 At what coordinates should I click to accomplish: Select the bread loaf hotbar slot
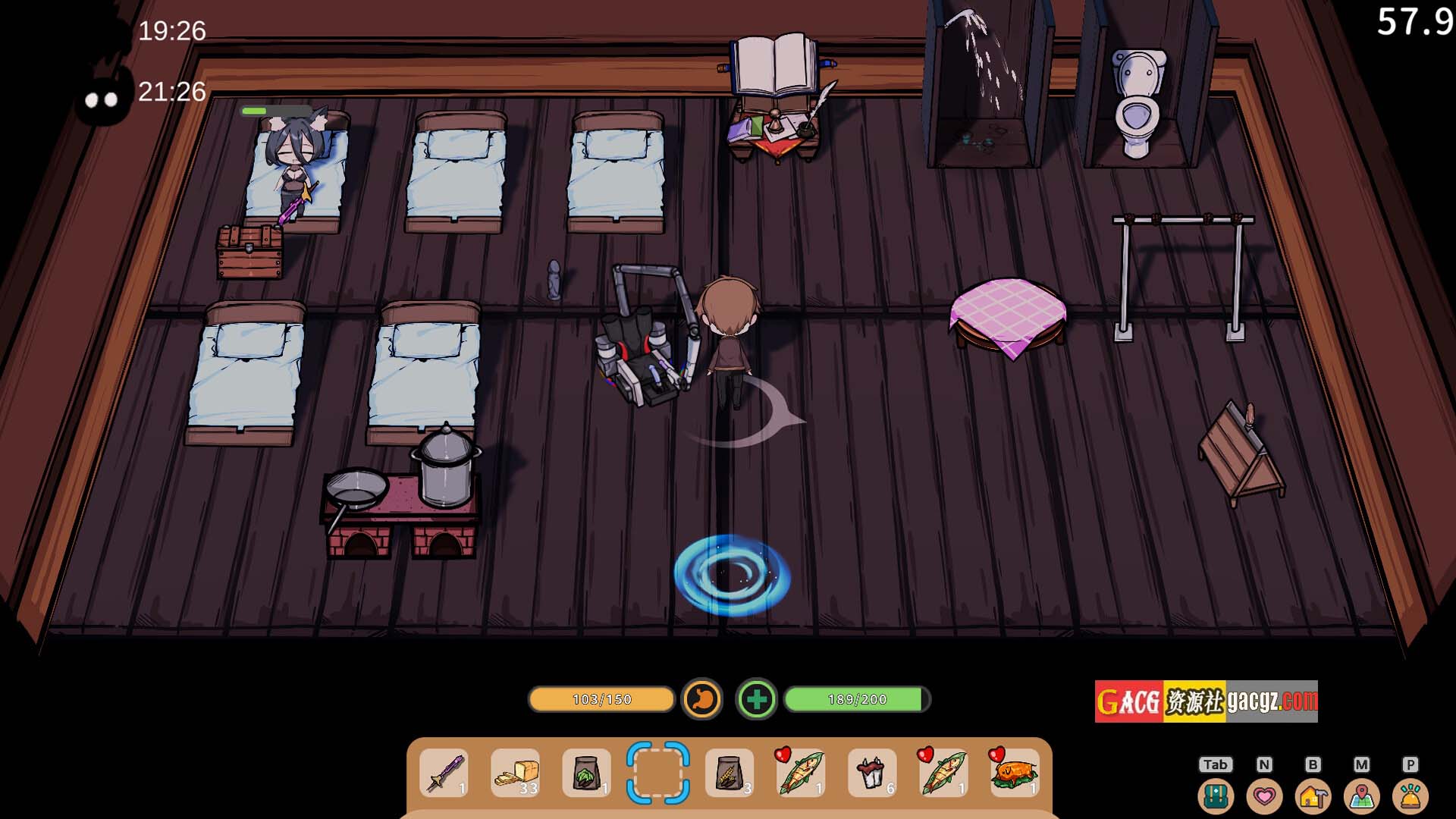[x=516, y=773]
